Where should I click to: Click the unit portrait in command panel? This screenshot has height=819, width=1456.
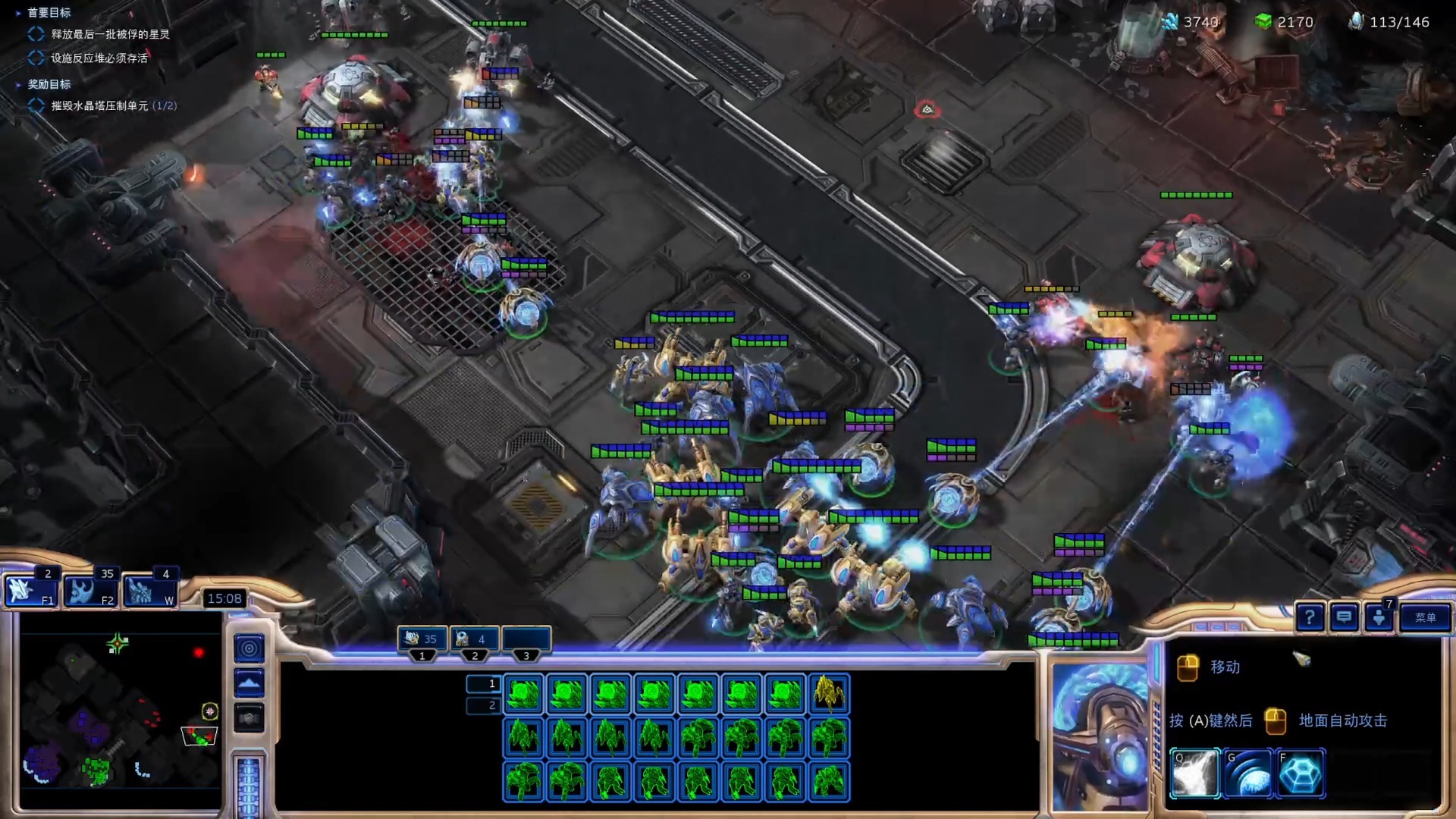pyautogui.click(x=1099, y=736)
